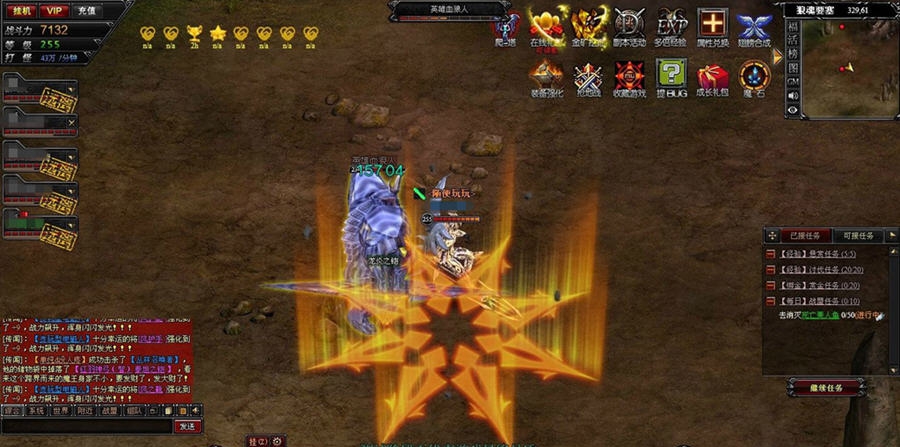This screenshot has width=900, height=447.
Task: Open the 多倍经验 EXP bonus icon
Action: (671, 26)
